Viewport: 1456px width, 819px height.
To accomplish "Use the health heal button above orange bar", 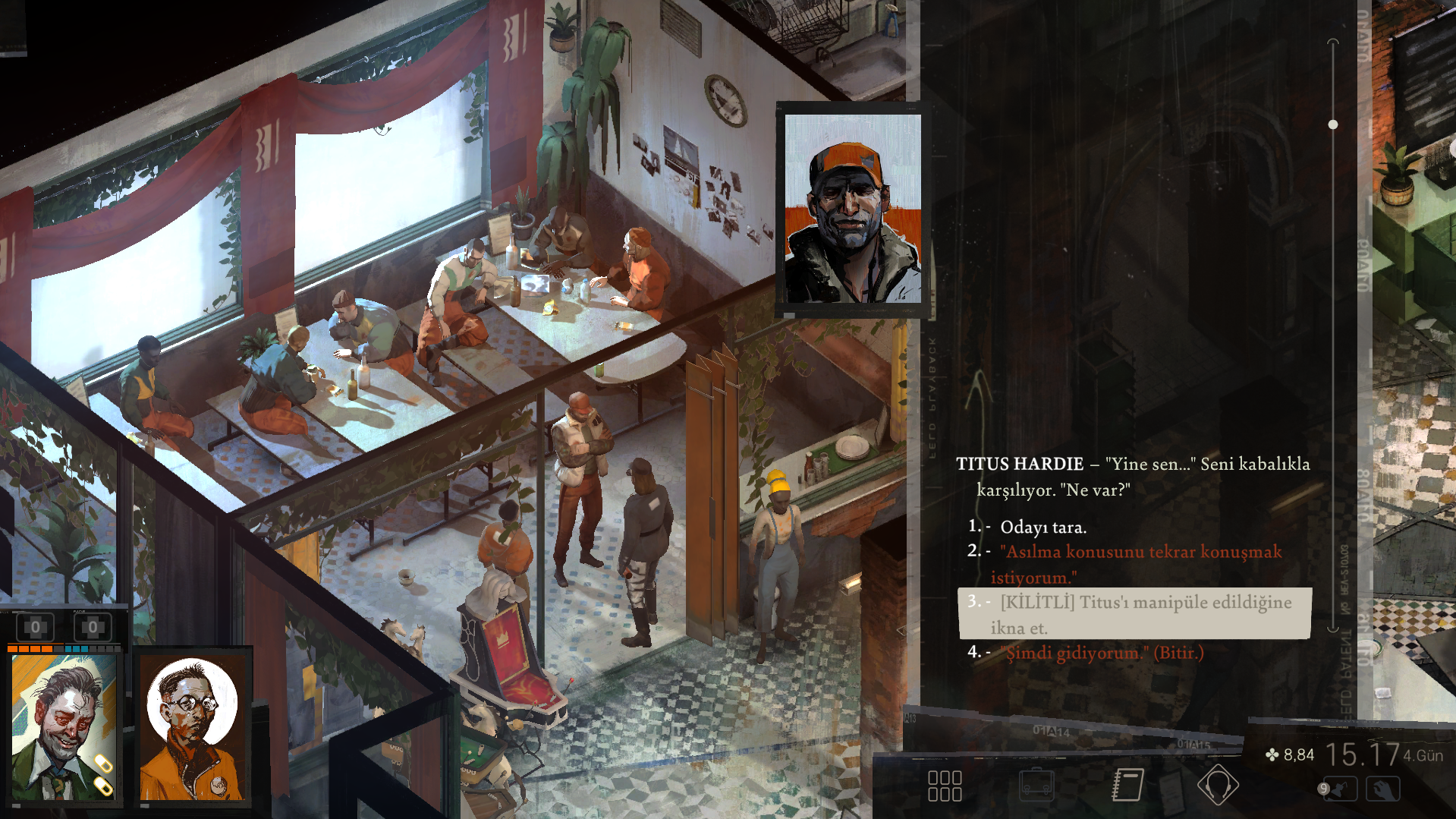I will click(36, 628).
